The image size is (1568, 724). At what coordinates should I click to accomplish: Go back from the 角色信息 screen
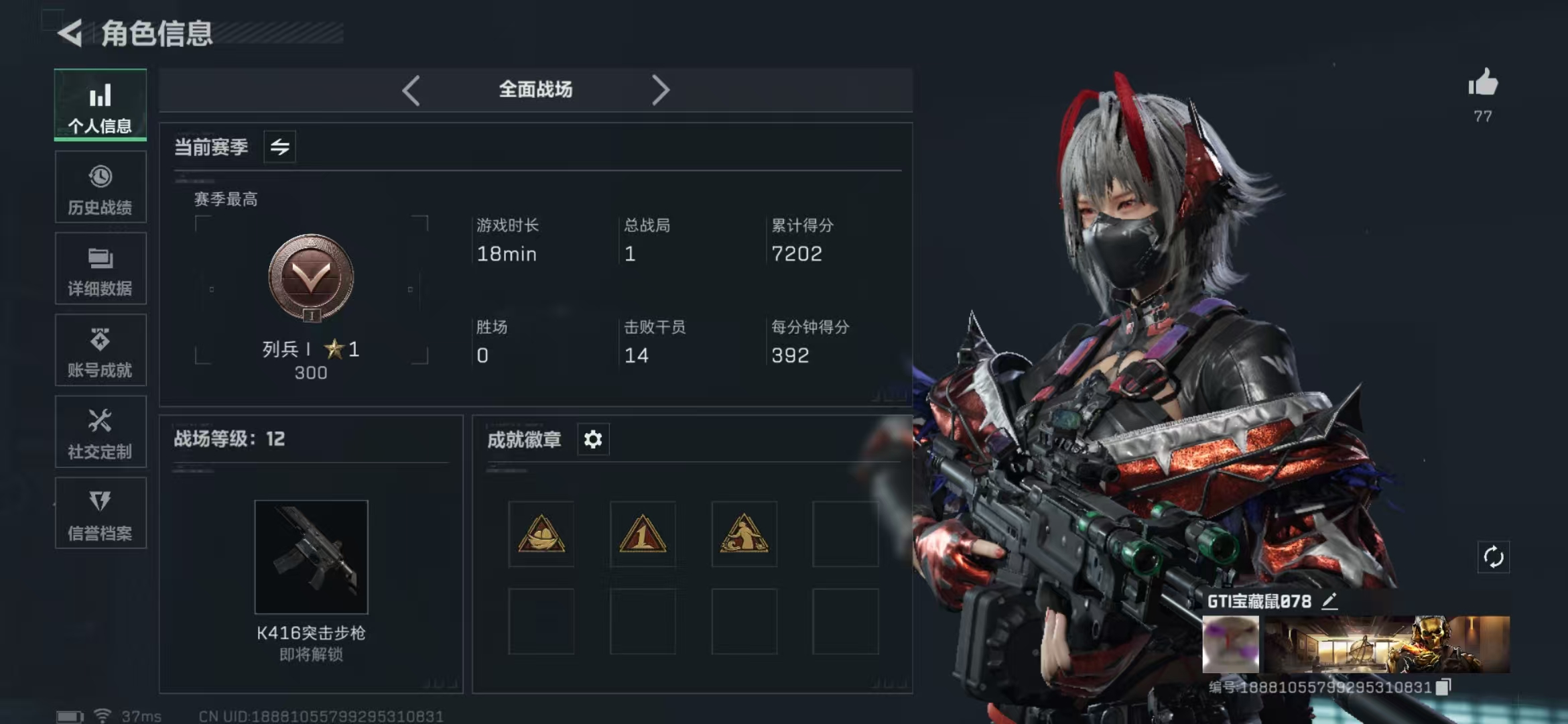click(70, 33)
